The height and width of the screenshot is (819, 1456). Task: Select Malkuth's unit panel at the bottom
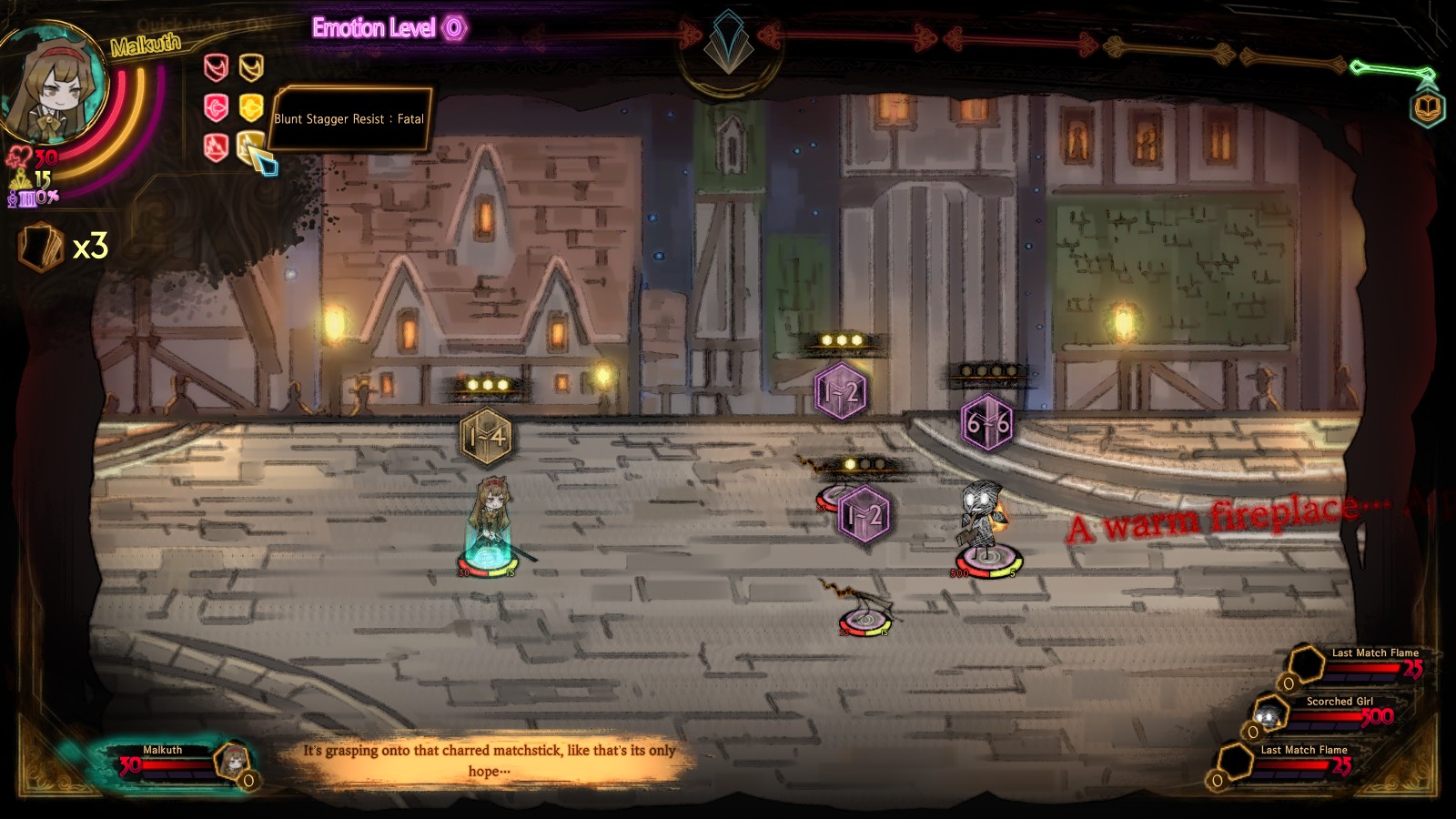[173, 763]
